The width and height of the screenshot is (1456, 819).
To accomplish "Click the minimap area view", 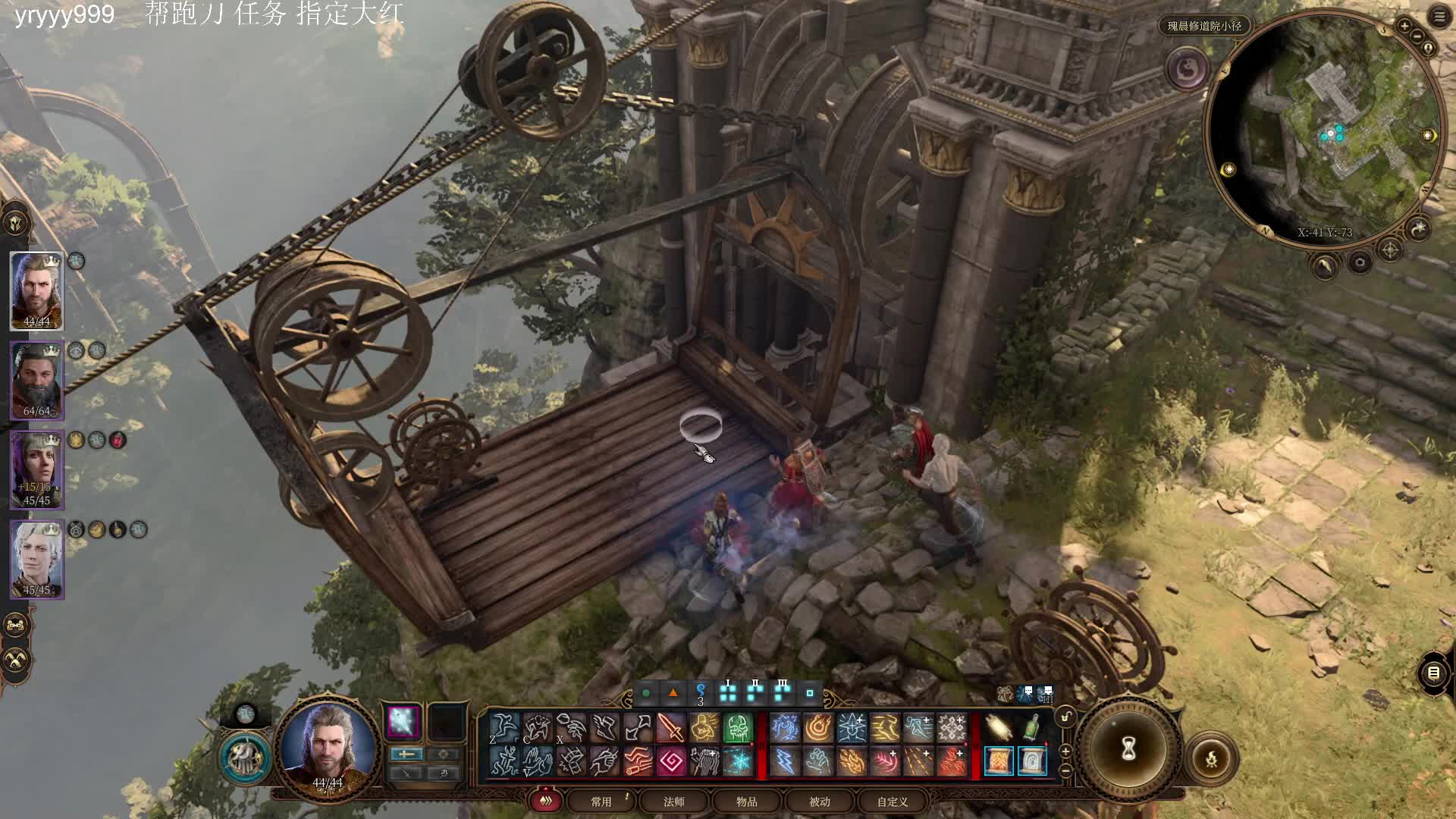I will point(1325,129).
